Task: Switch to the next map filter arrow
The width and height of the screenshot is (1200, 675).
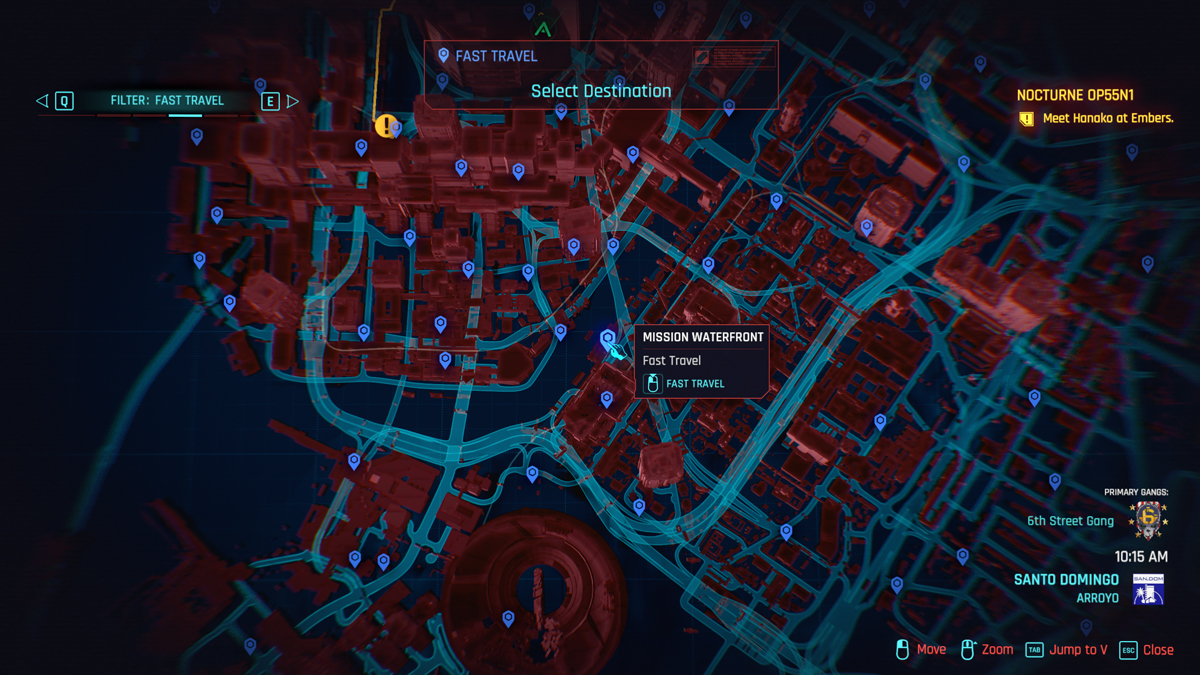Action: pos(292,101)
